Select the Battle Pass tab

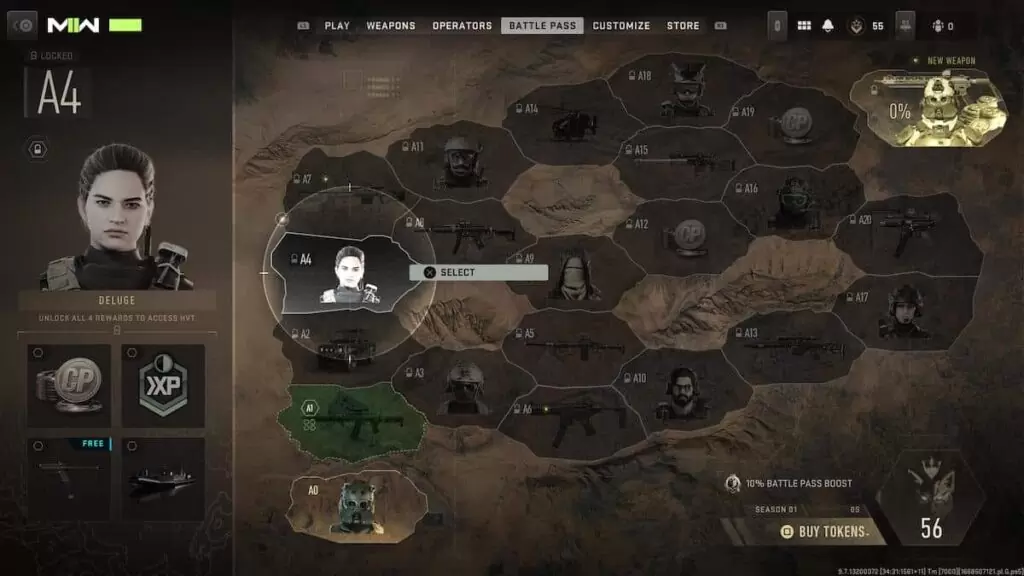pos(543,26)
